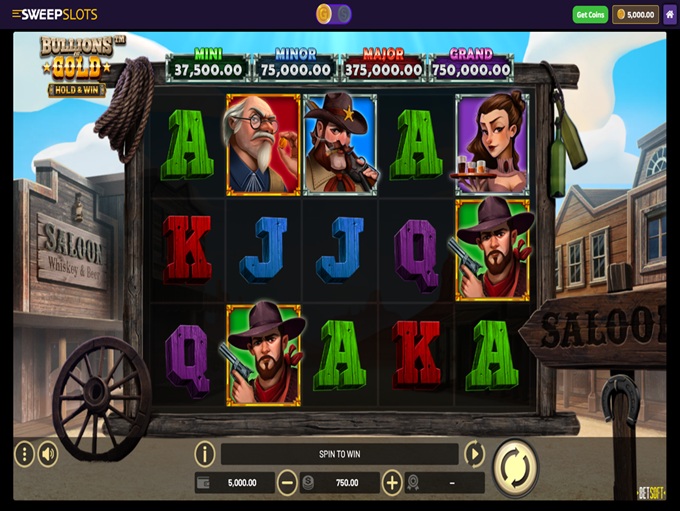Switch to the gold coin currency

[324, 14]
